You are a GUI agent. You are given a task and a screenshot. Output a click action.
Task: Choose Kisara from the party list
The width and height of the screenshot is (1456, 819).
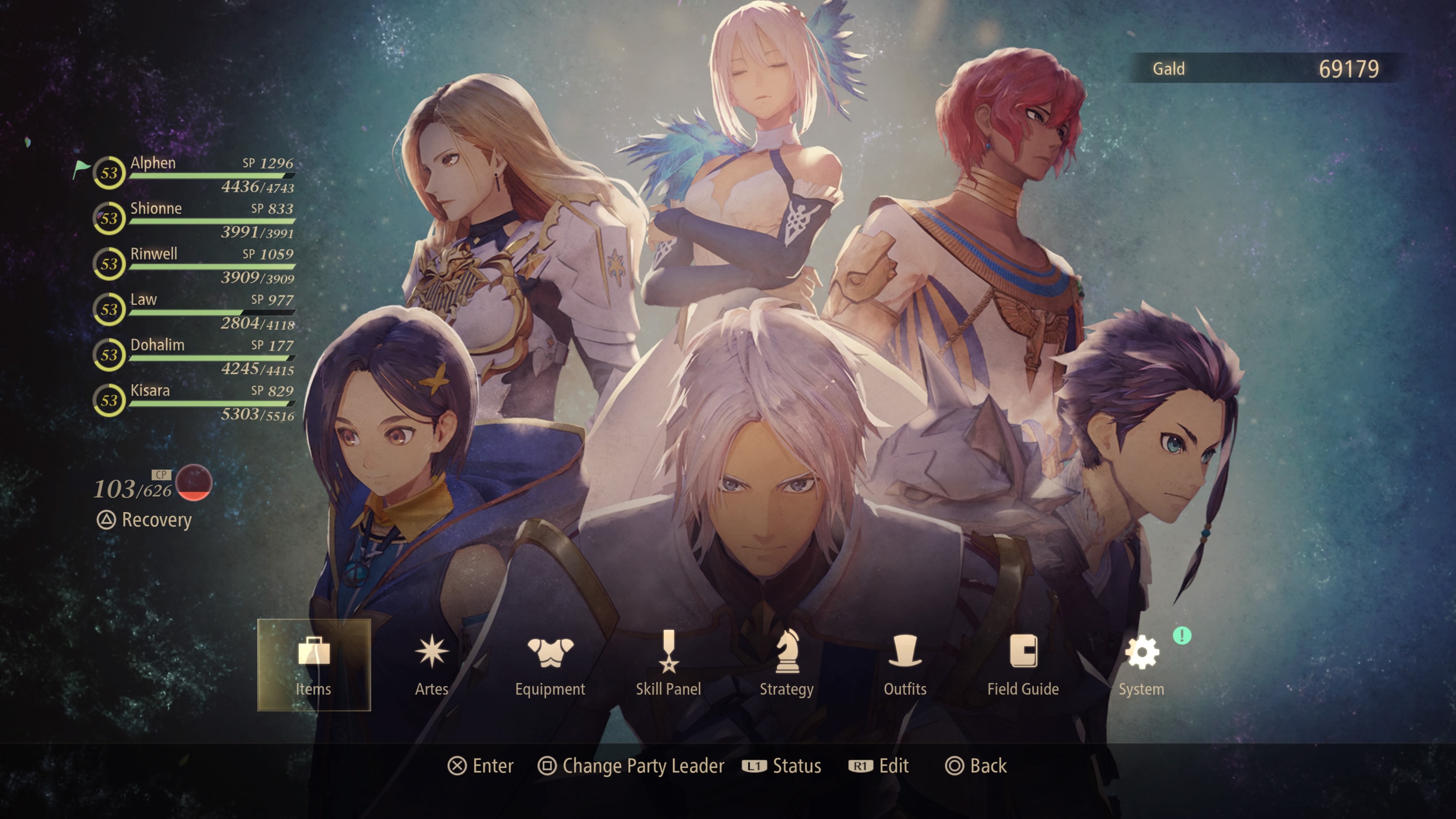click(195, 401)
